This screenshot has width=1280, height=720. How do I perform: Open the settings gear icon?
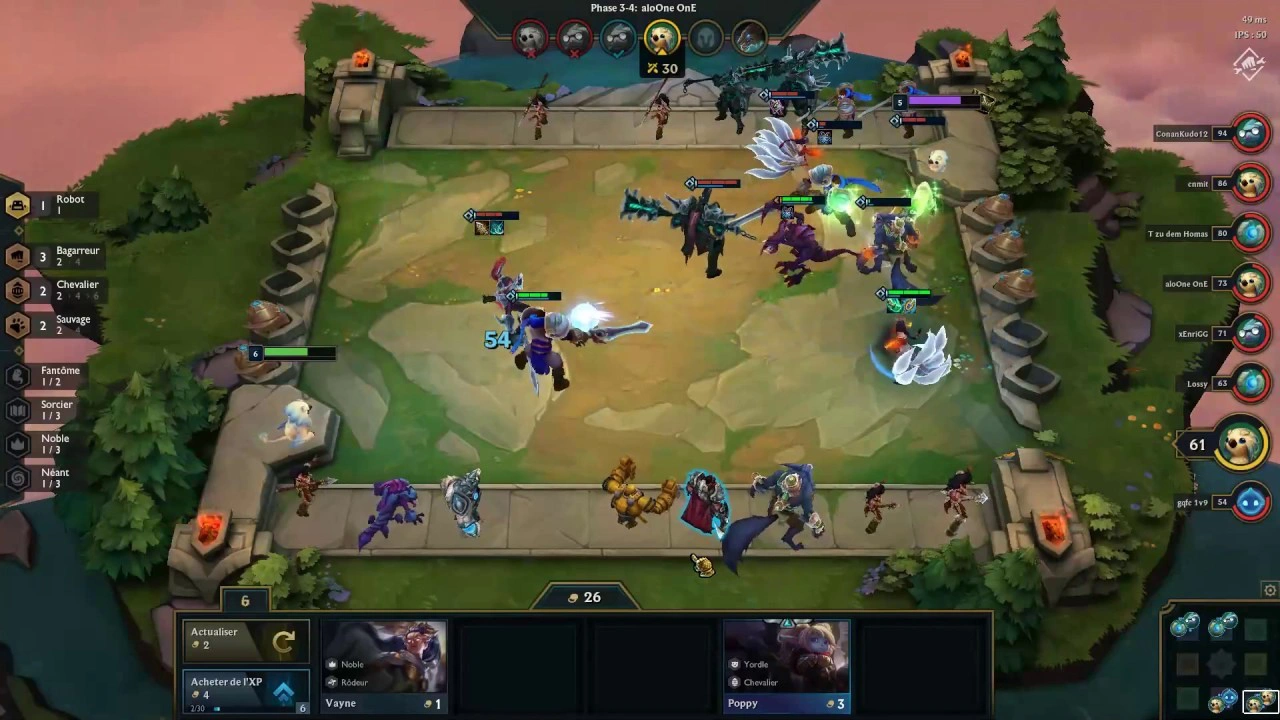[x=1270, y=590]
